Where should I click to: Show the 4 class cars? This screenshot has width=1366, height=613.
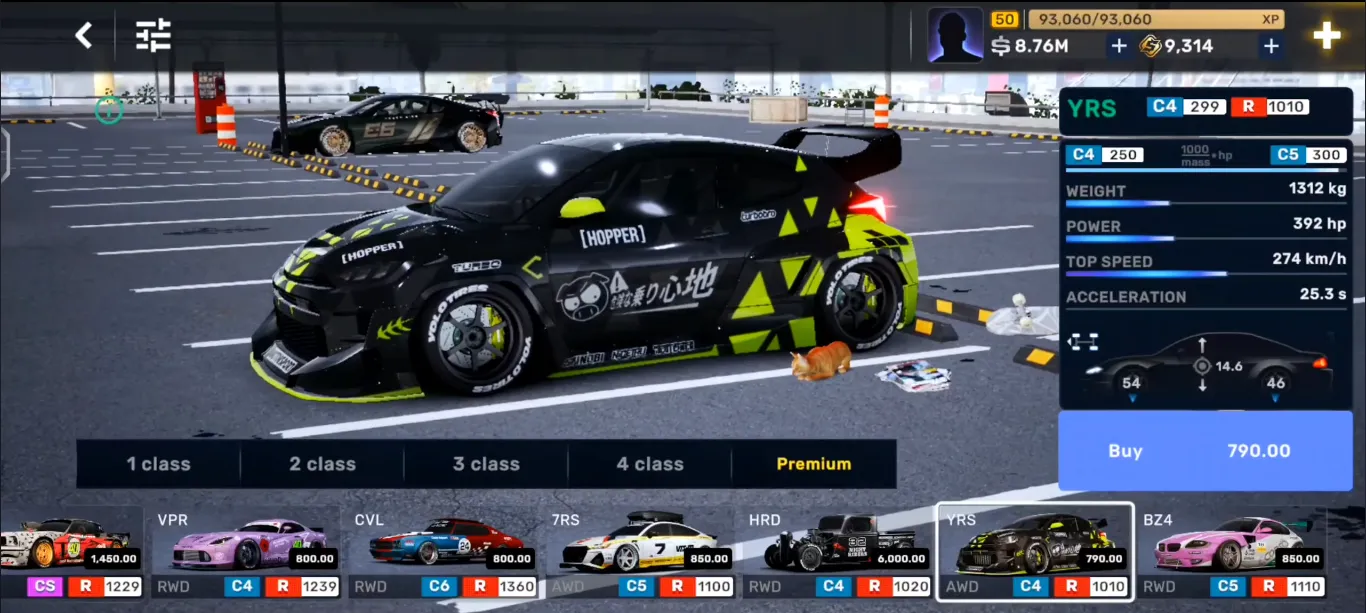(650, 464)
